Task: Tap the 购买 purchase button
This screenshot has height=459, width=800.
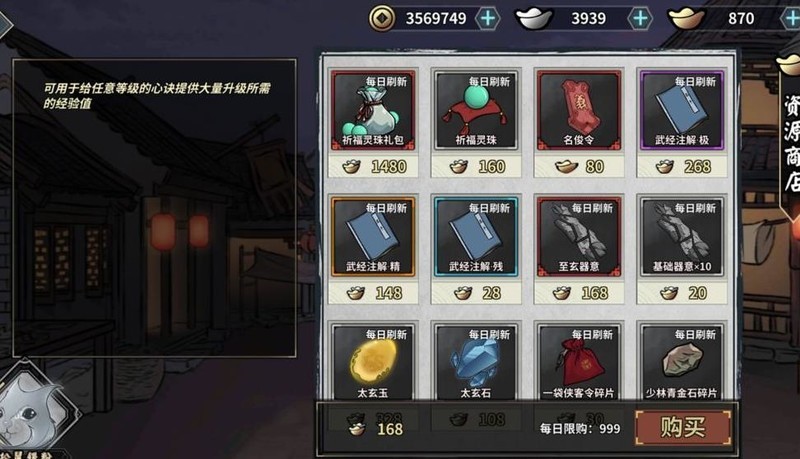Action: point(683,428)
